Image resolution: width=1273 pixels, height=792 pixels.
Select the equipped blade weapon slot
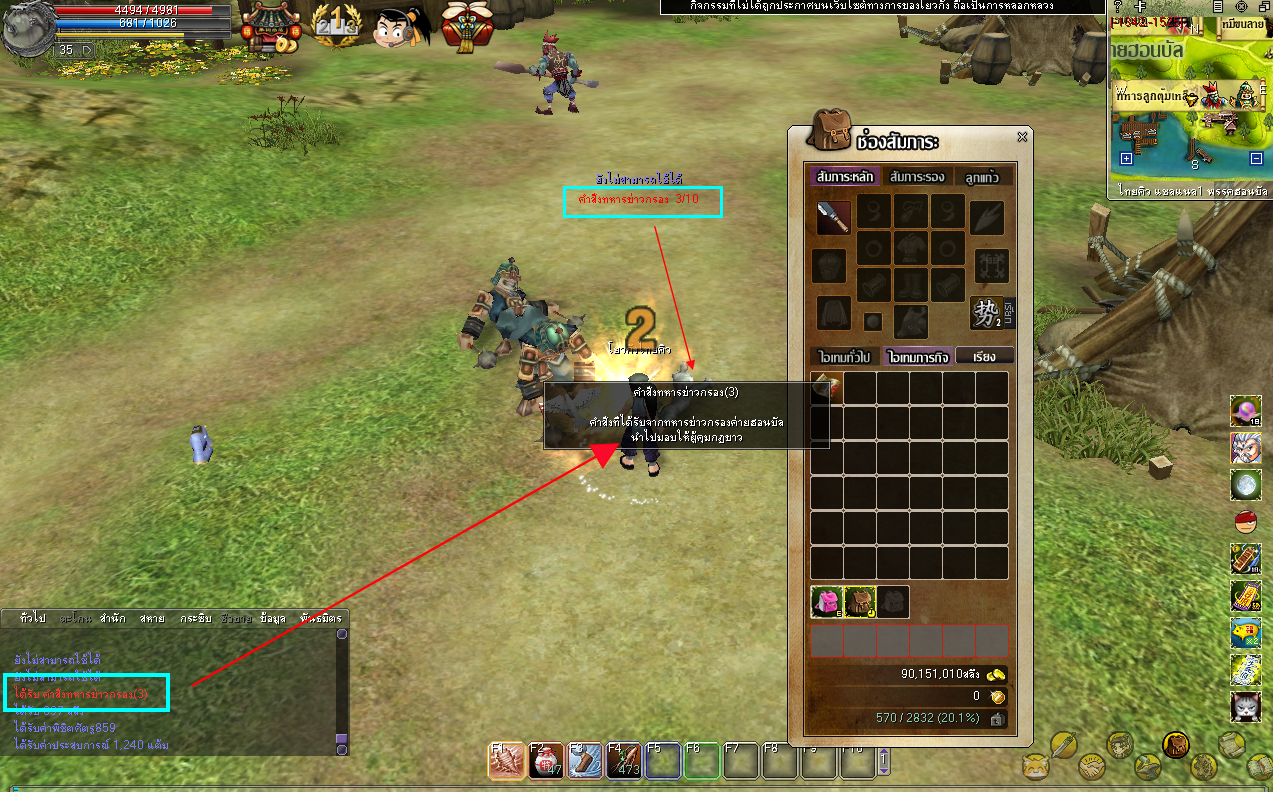click(x=834, y=217)
